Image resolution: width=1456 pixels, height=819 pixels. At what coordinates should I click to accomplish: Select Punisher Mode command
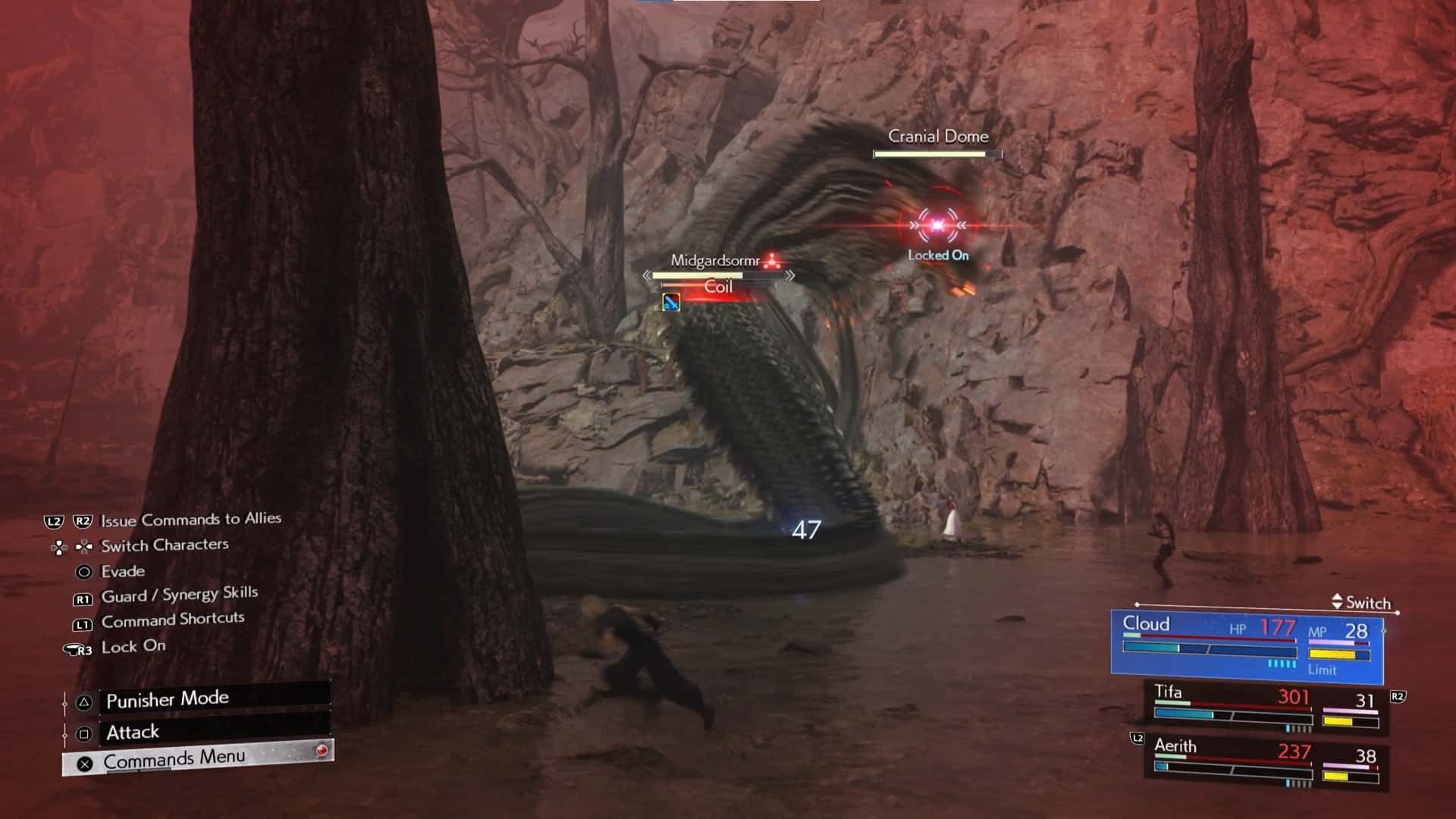pyautogui.click(x=197, y=699)
